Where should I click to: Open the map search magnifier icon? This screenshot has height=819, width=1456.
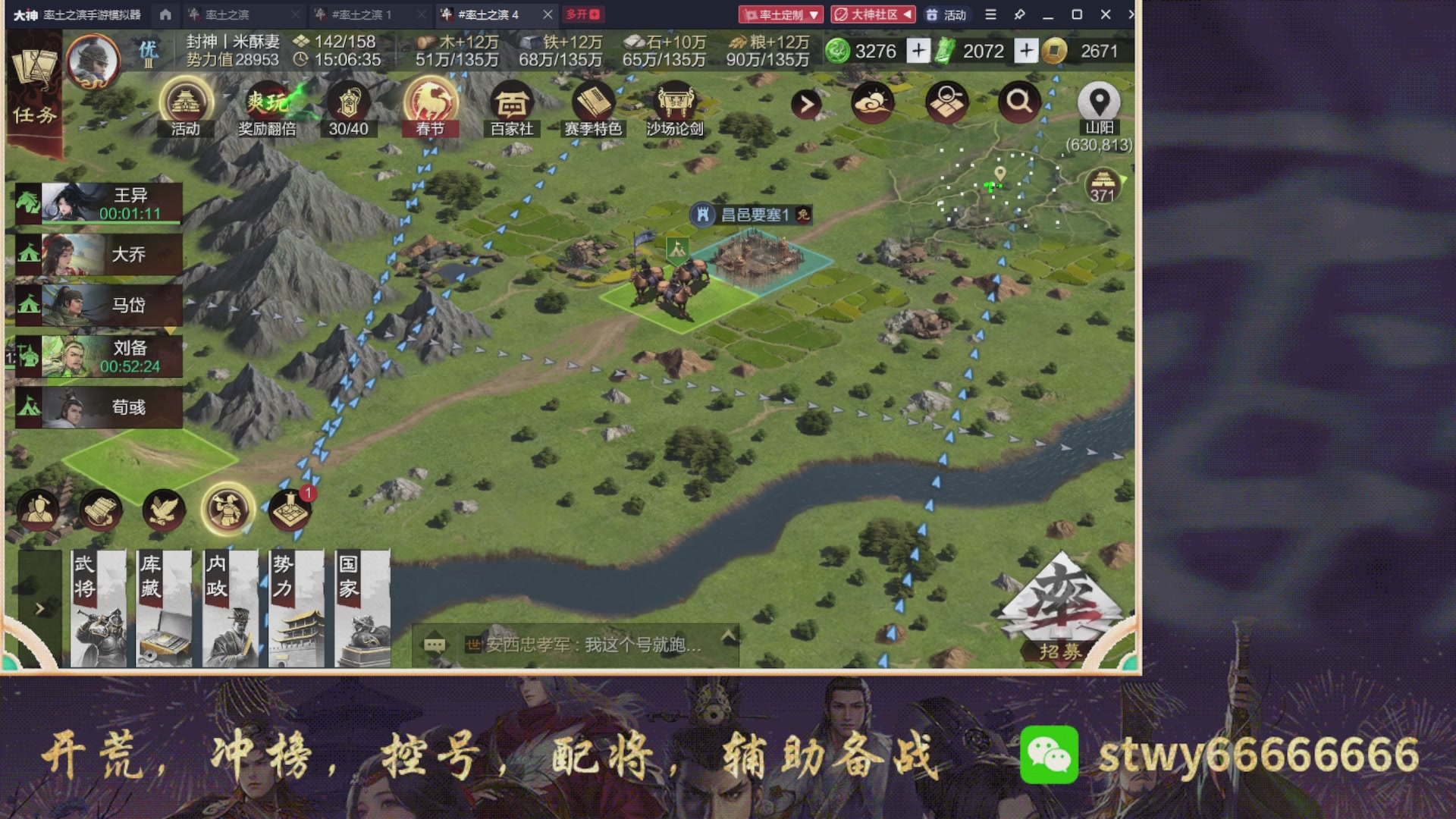tap(1019, 101)
